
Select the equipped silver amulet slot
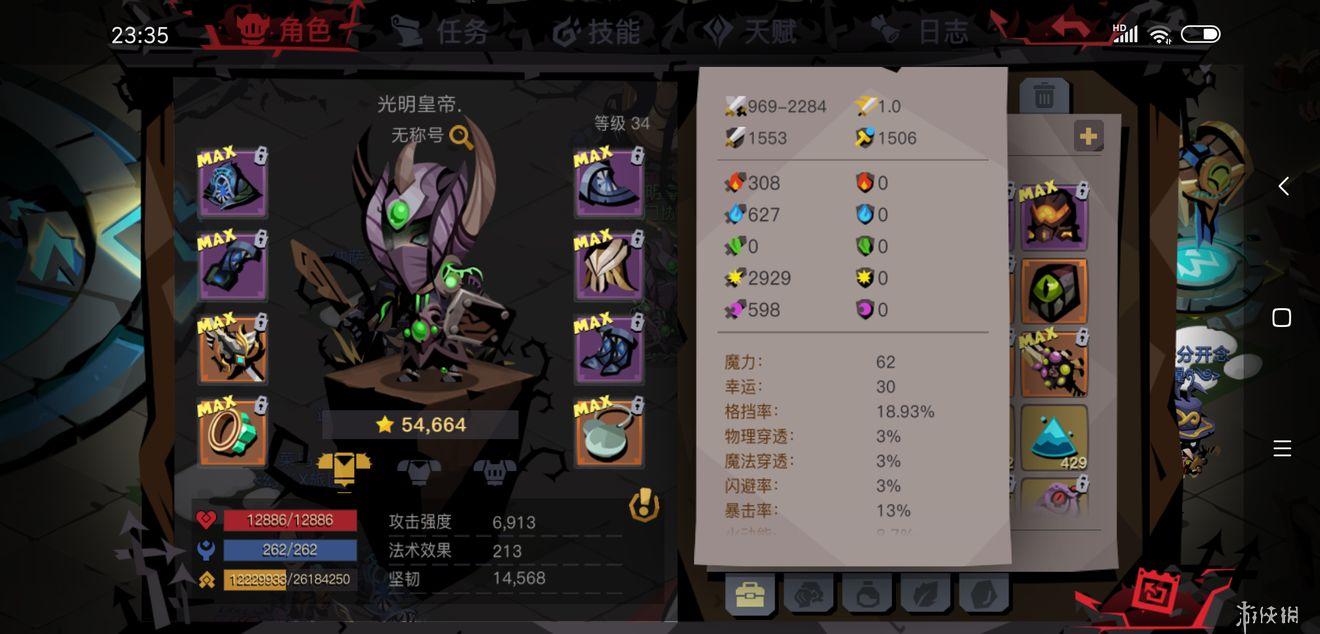(608, 433)
